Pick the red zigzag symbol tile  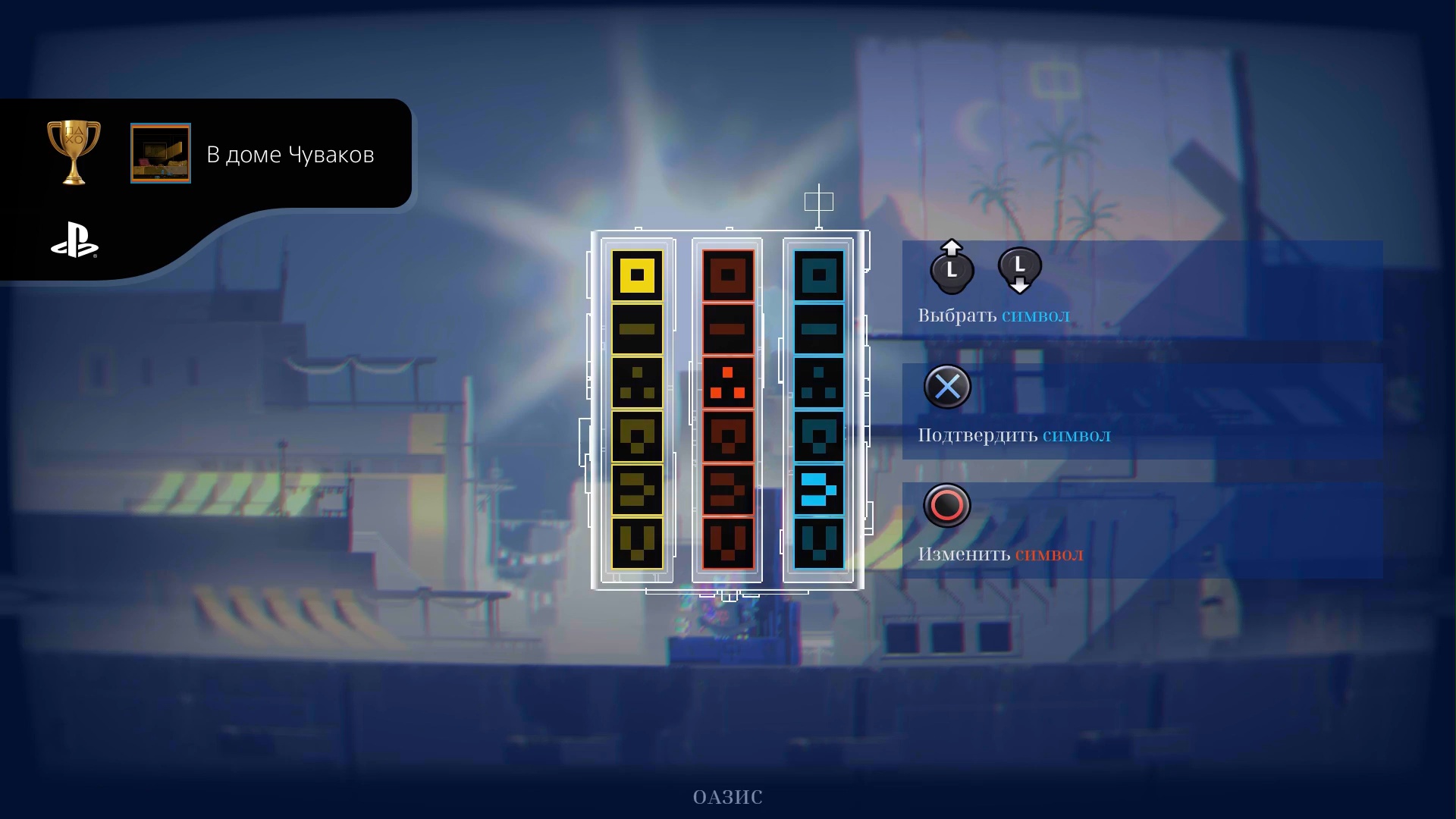(x=728, y=490)
